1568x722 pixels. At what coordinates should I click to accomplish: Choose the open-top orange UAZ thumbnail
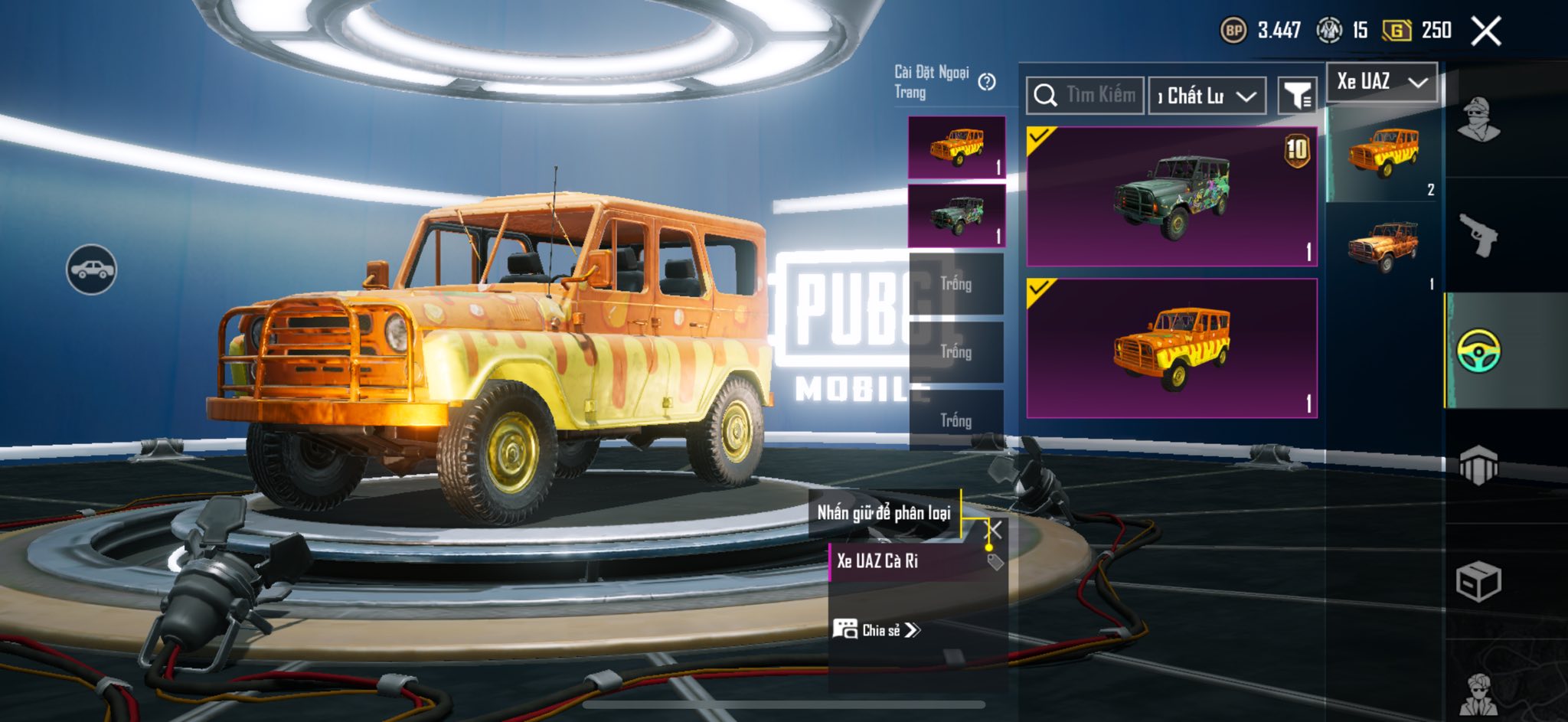pyautogui.click(x=1383, y=247)
